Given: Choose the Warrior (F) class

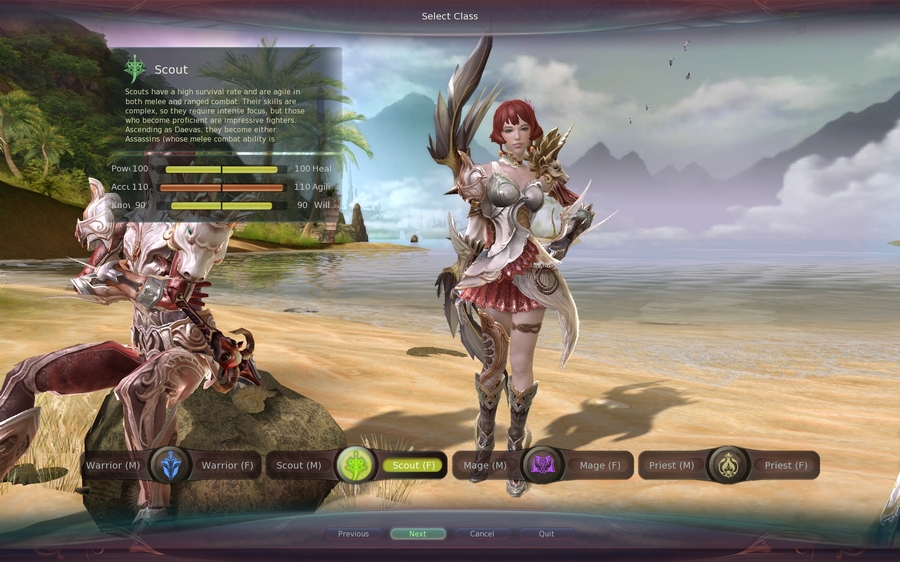Looking at the screenshot, I should (227, 465).
